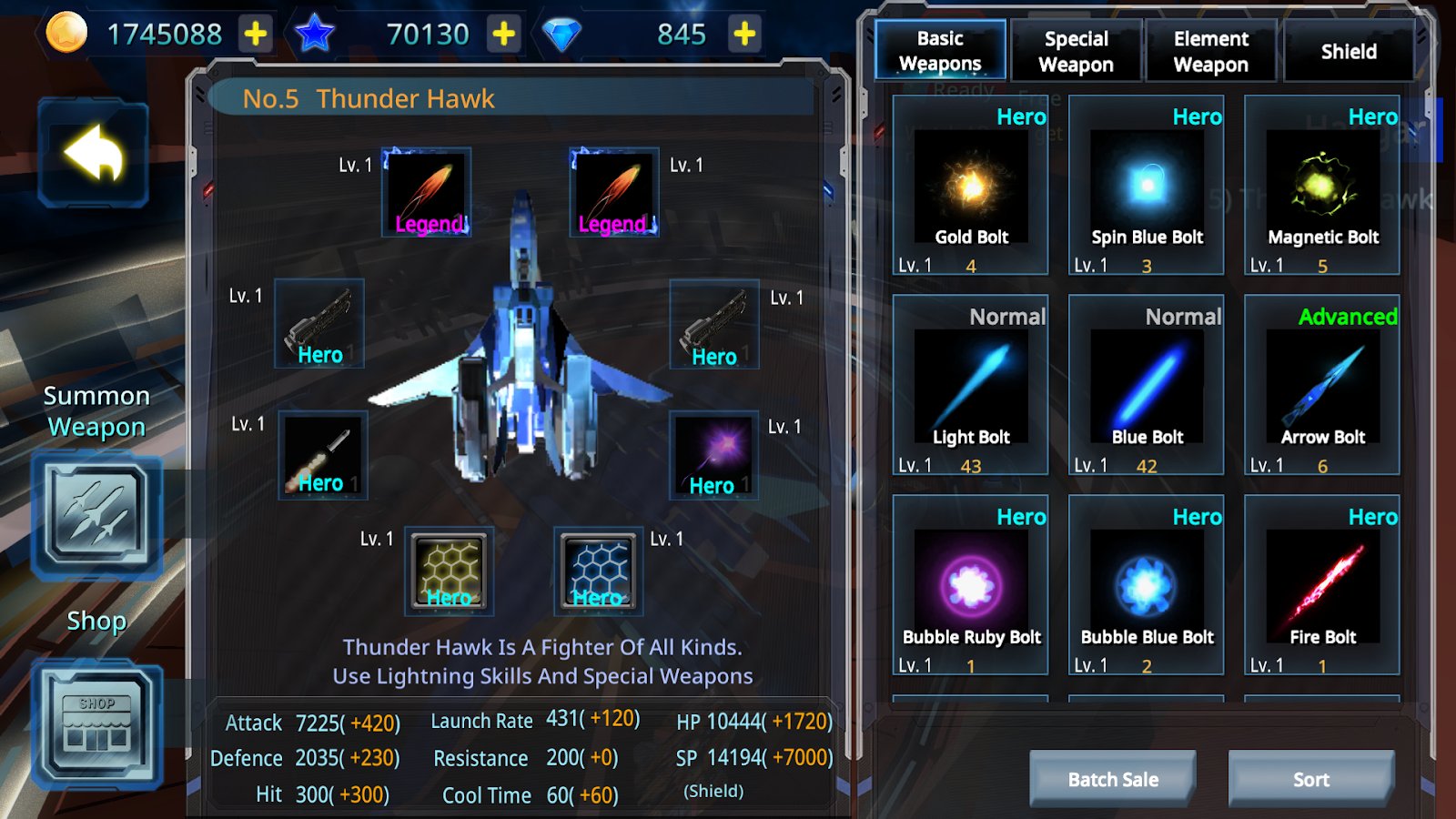Viewport: 1456px width, 819px height.
Task: Sort the weapon inventory
Action: (1310, 779)
